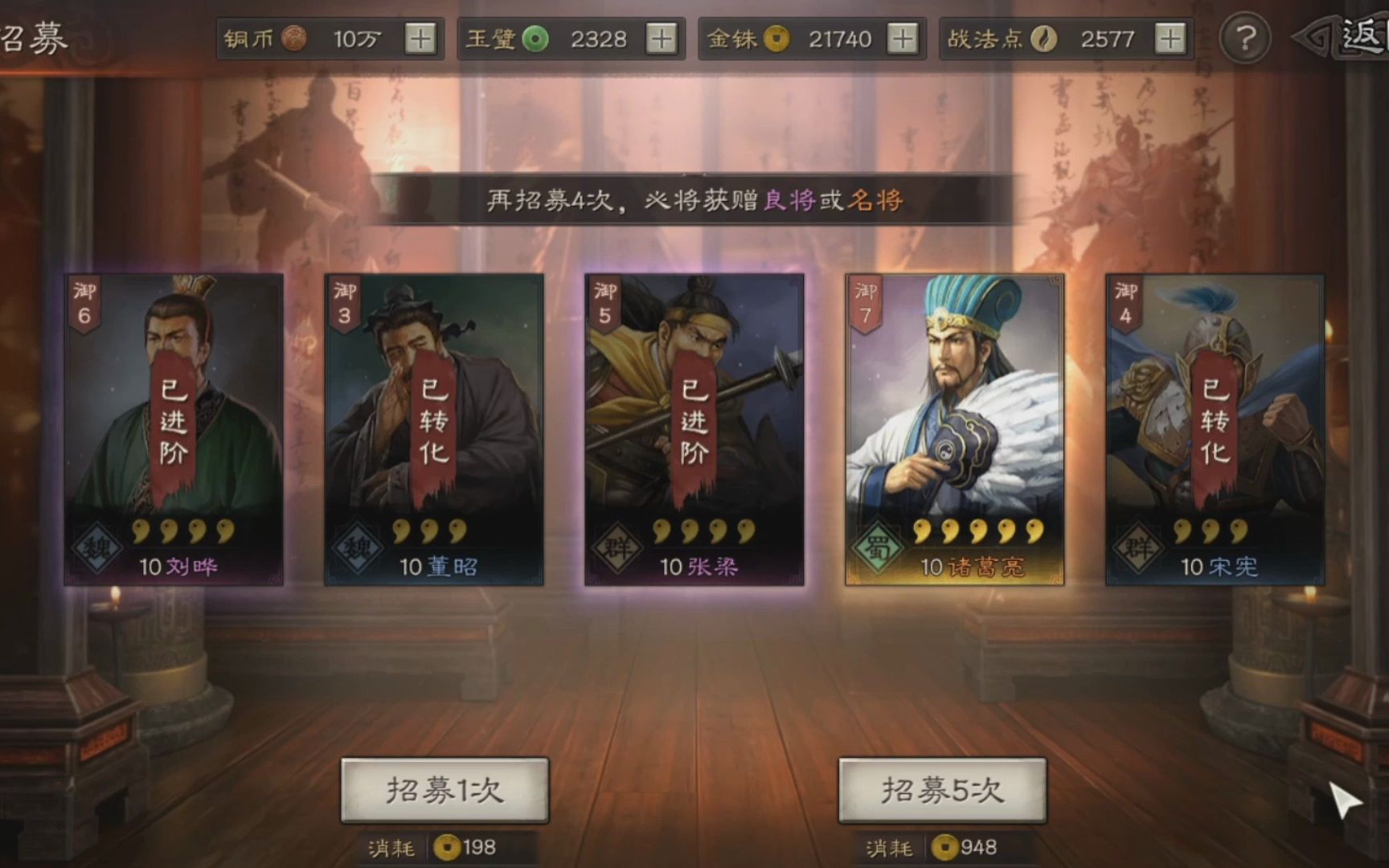
Task: Click the 返回 return button top right
Action: click(1353, 34)
